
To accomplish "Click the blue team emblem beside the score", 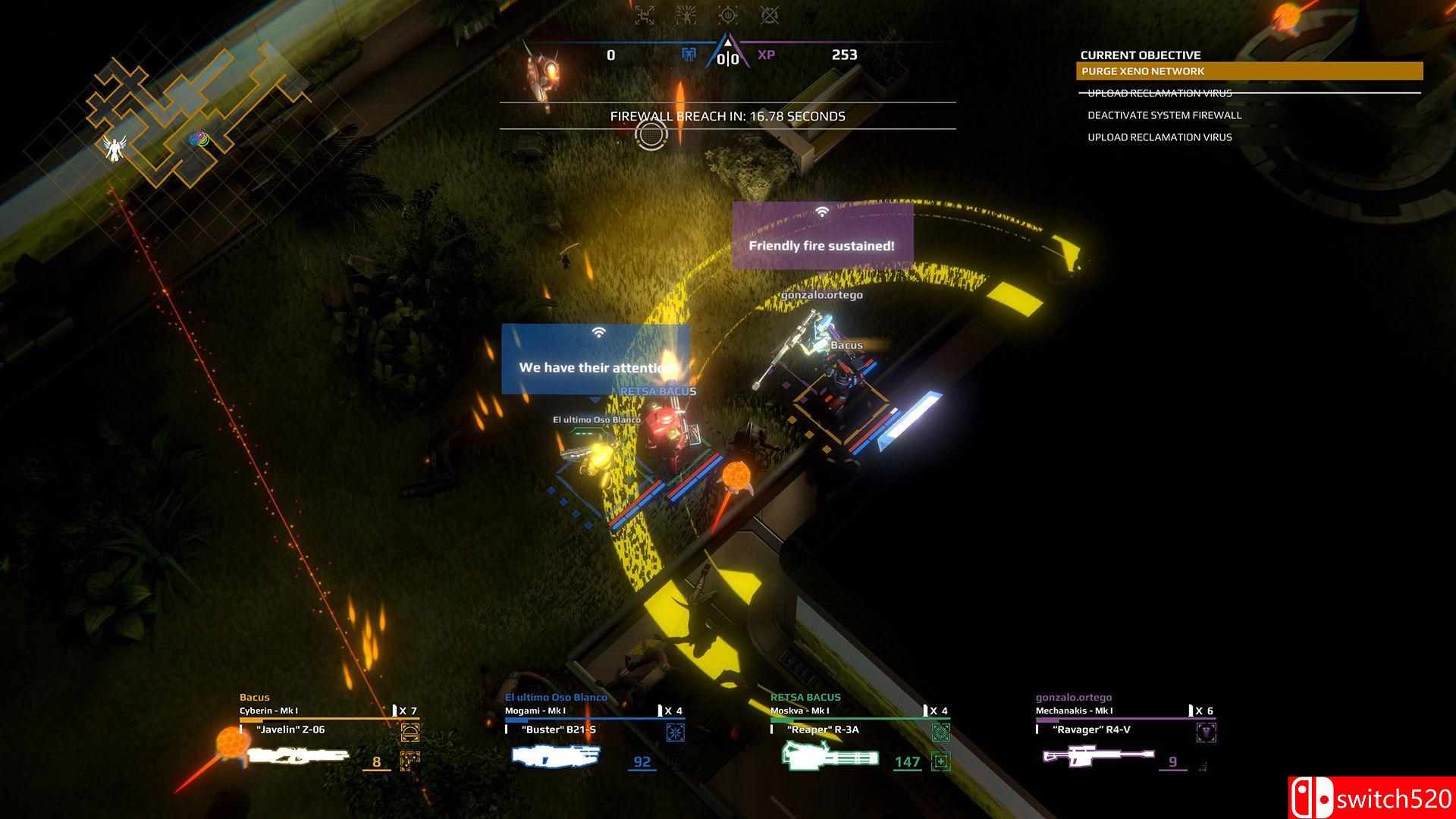I will [689, 55].
